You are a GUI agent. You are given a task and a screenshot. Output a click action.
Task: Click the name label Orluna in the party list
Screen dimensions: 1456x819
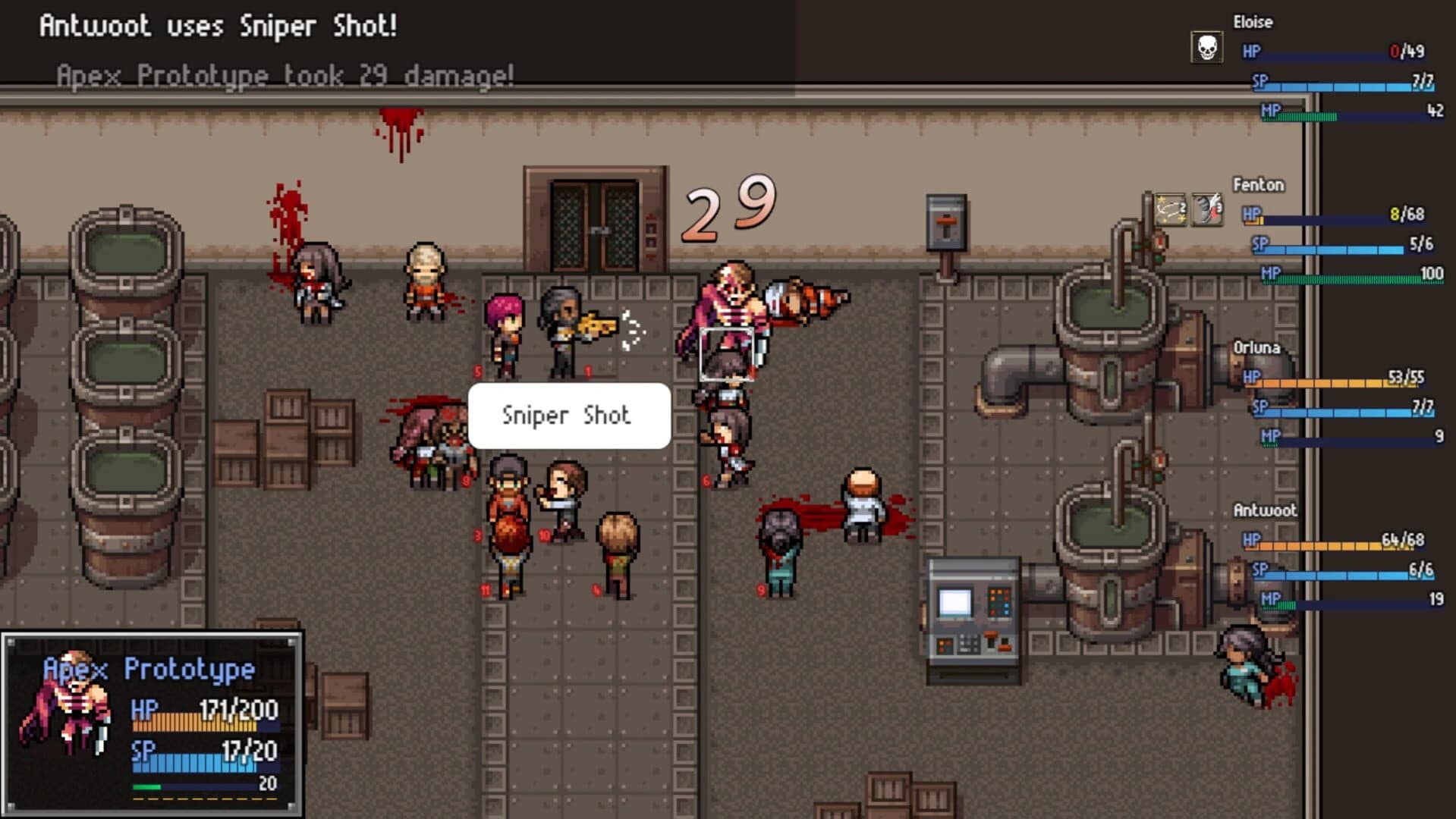tap(1257, 348)
